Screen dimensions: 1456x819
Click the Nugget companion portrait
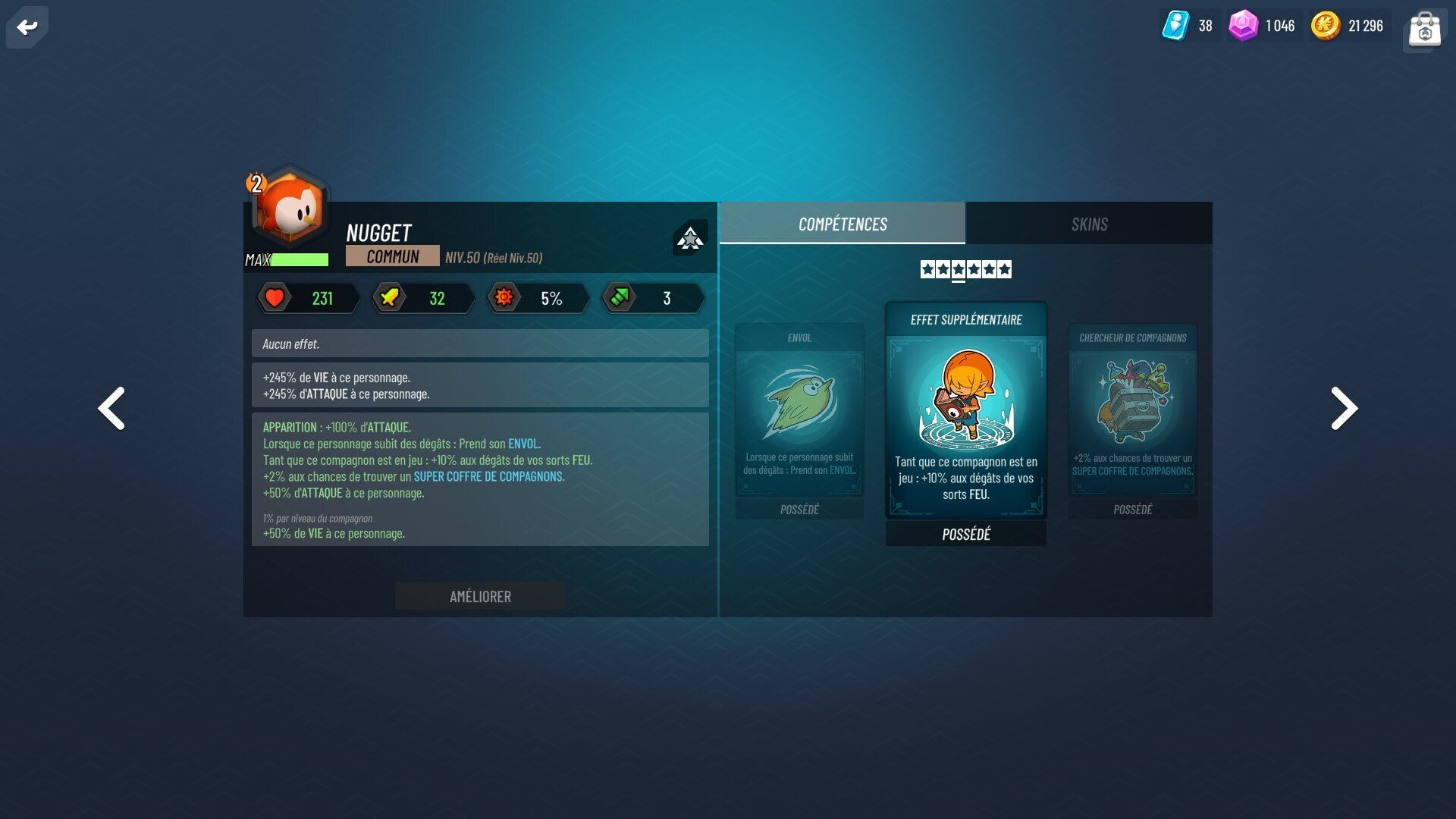coord(291,209)
